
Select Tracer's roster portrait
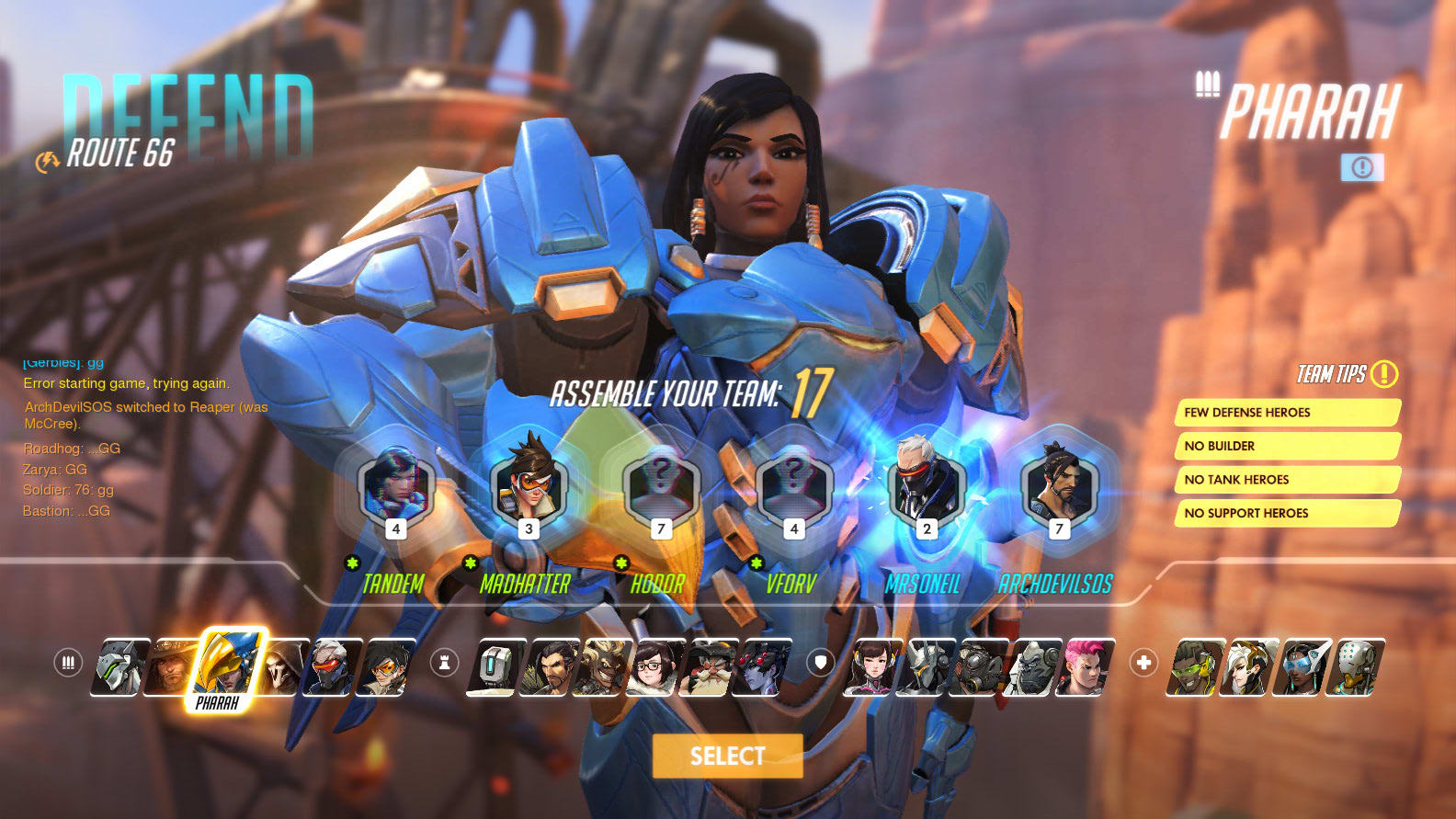(386, 666)
